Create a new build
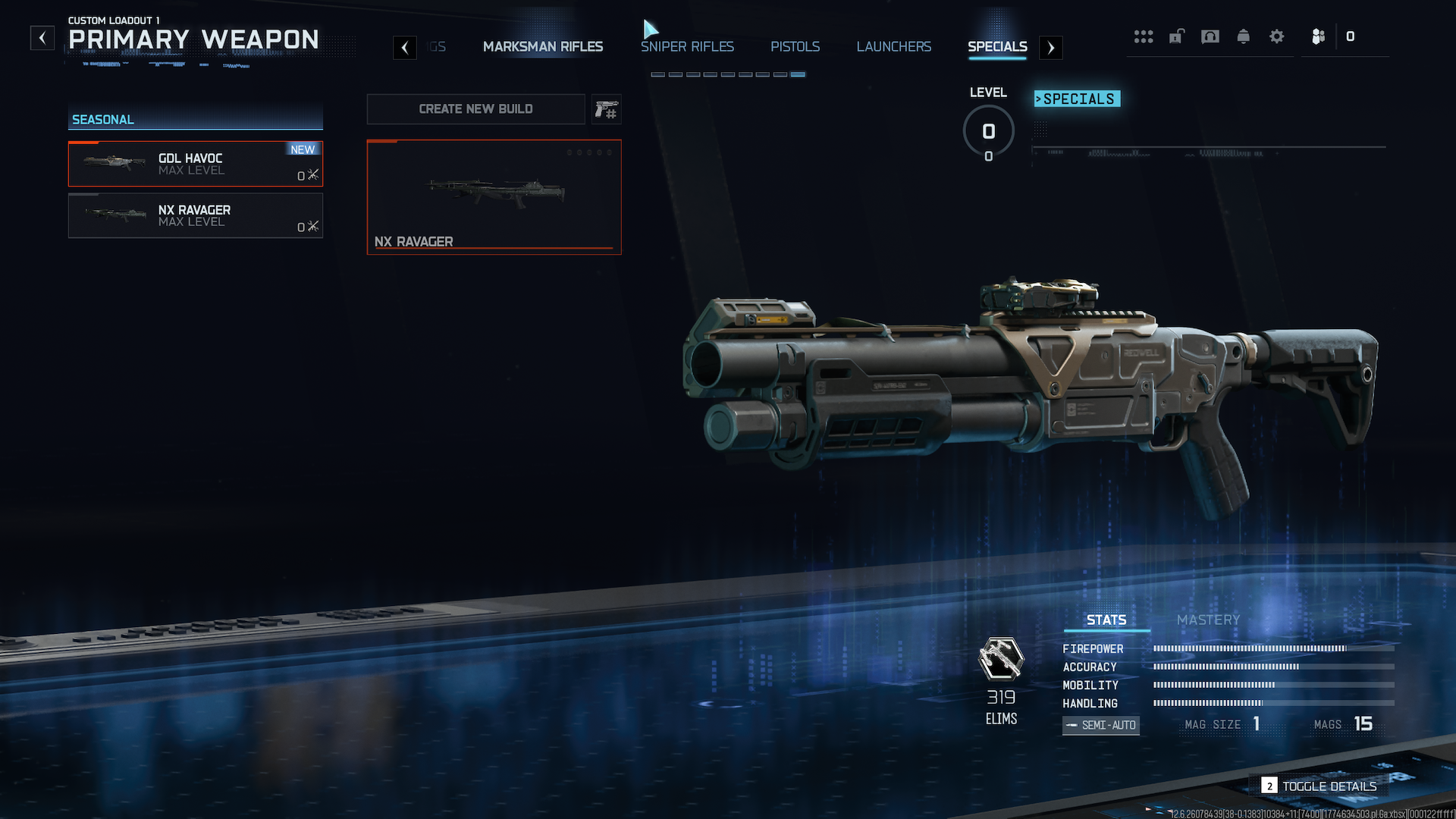This screenshot has width=1456, height=819. click(475, 109)
